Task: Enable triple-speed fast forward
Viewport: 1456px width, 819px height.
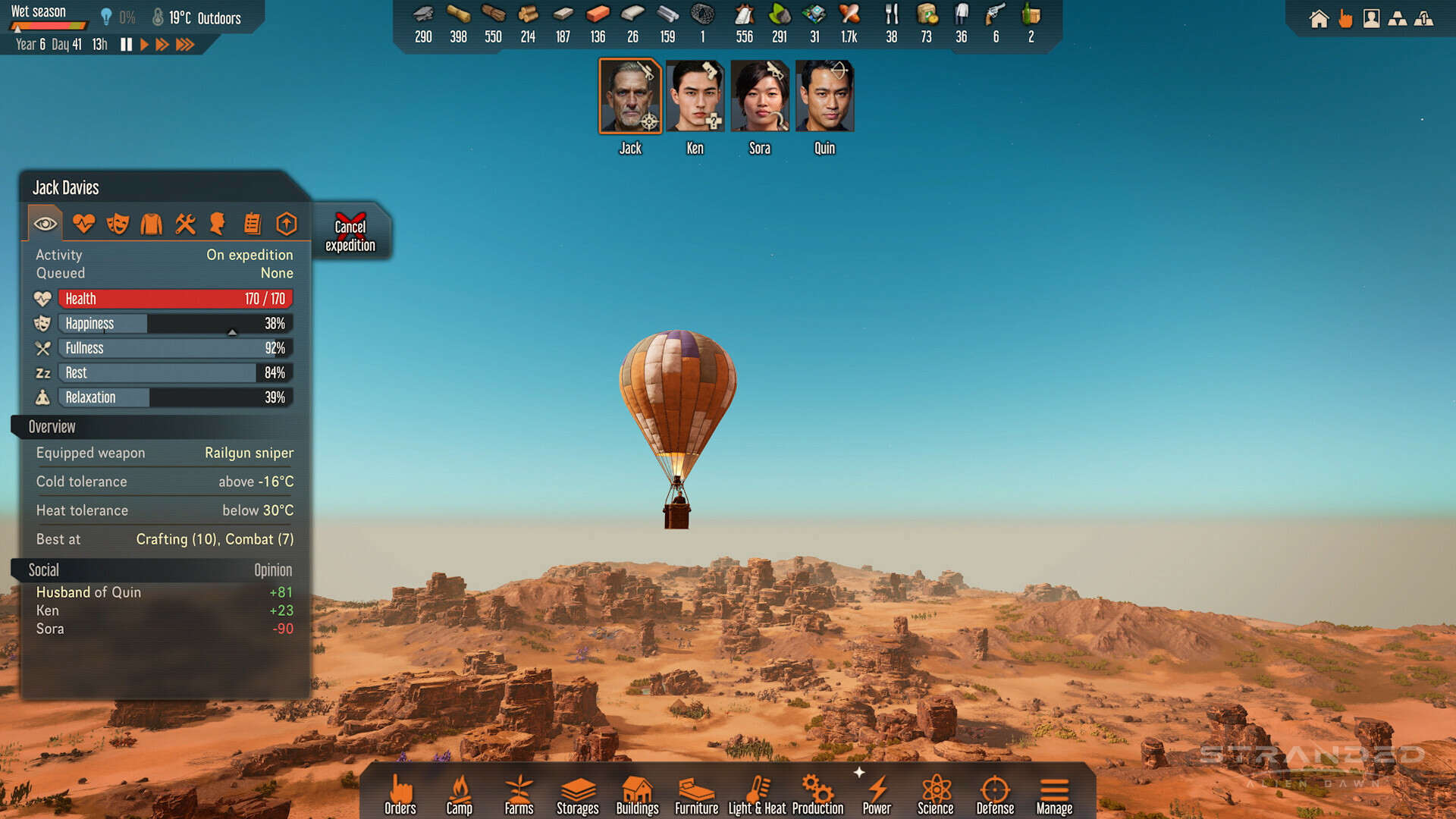Action: (184, 44)
